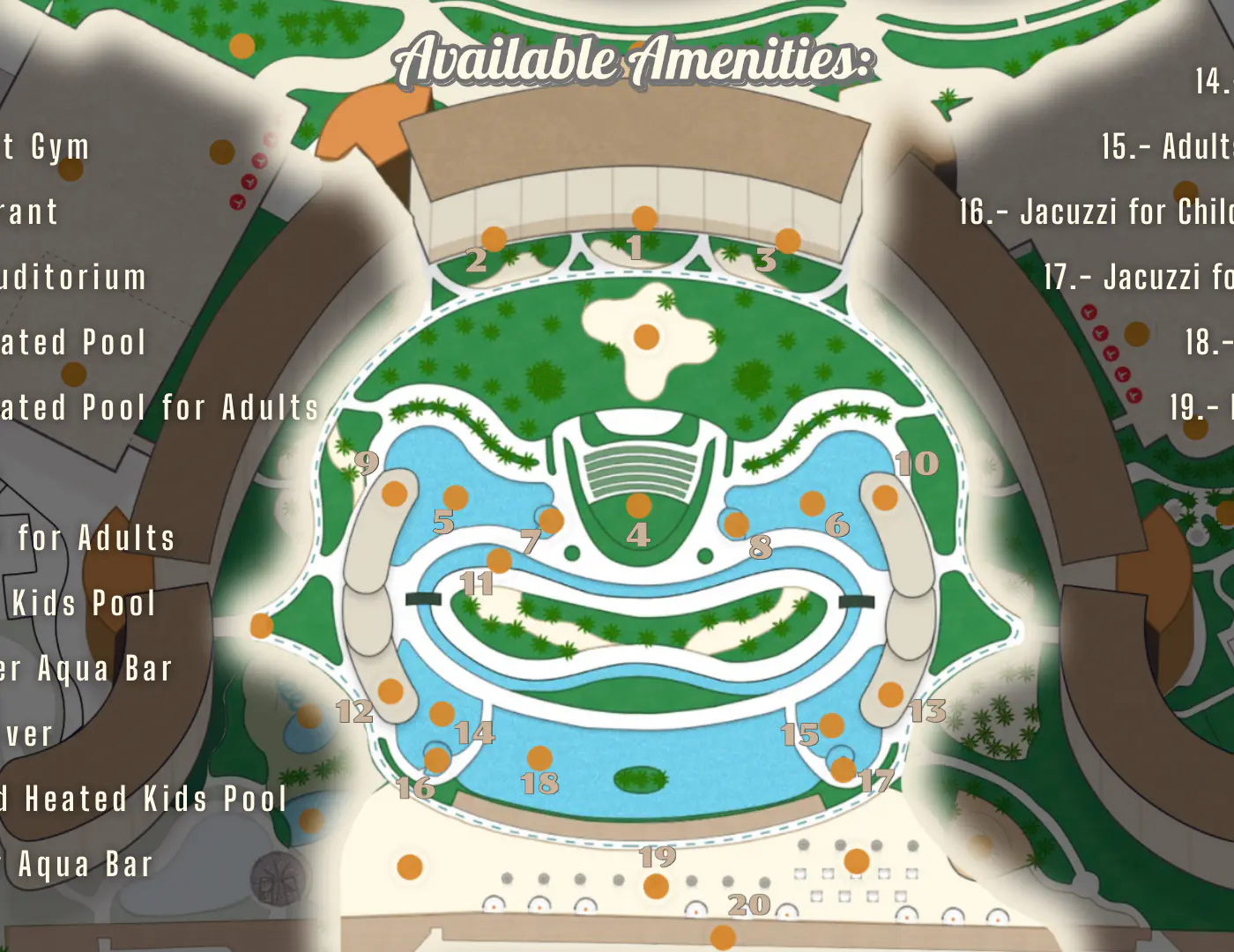Choose the large pool marker 18
1234x952 pixels.
[x=539, y=758]
